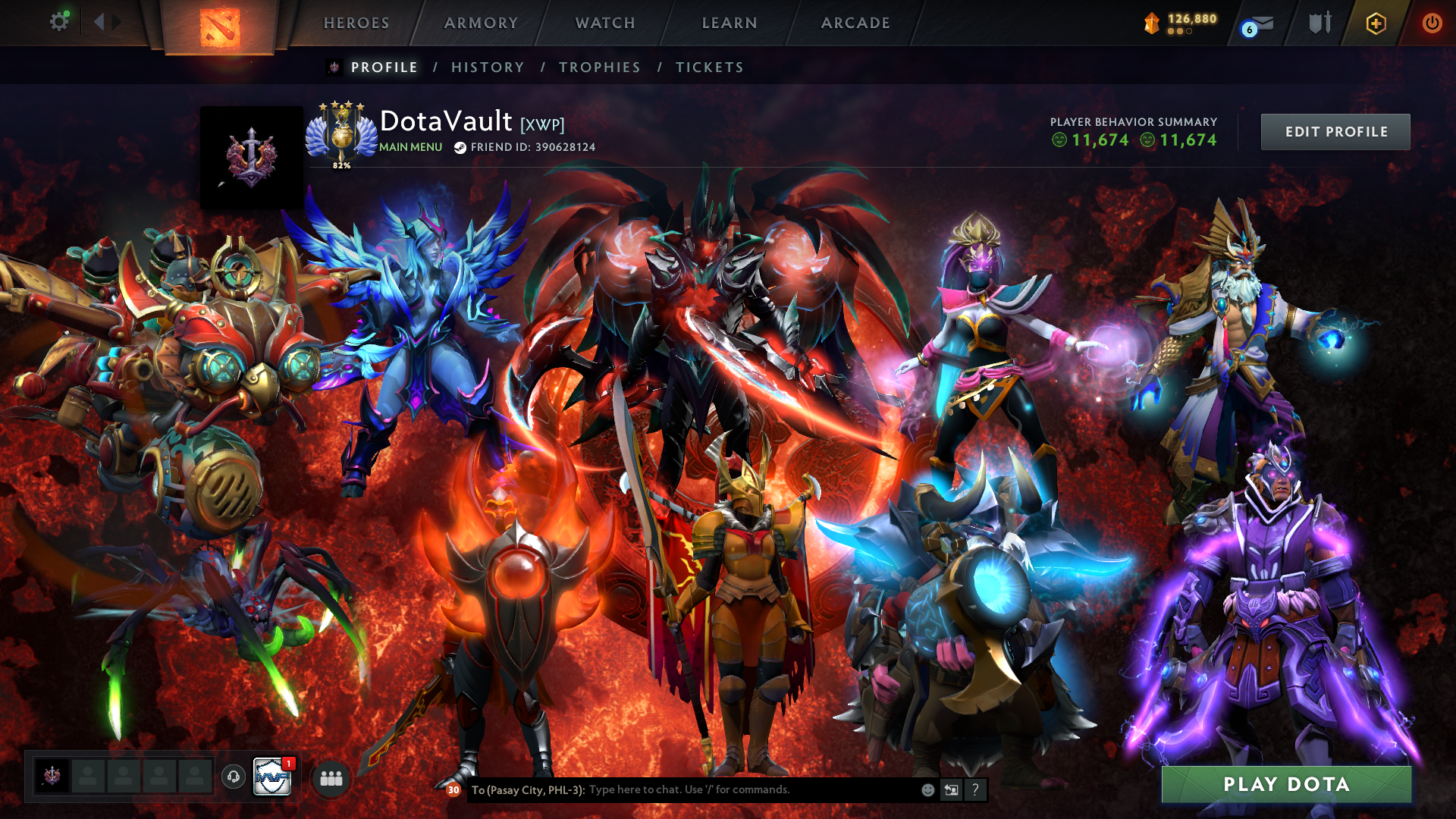This screenshot has width=1456, height=819.
Task: Click the Edit Profile button
Action: (x=1335, y=132)
